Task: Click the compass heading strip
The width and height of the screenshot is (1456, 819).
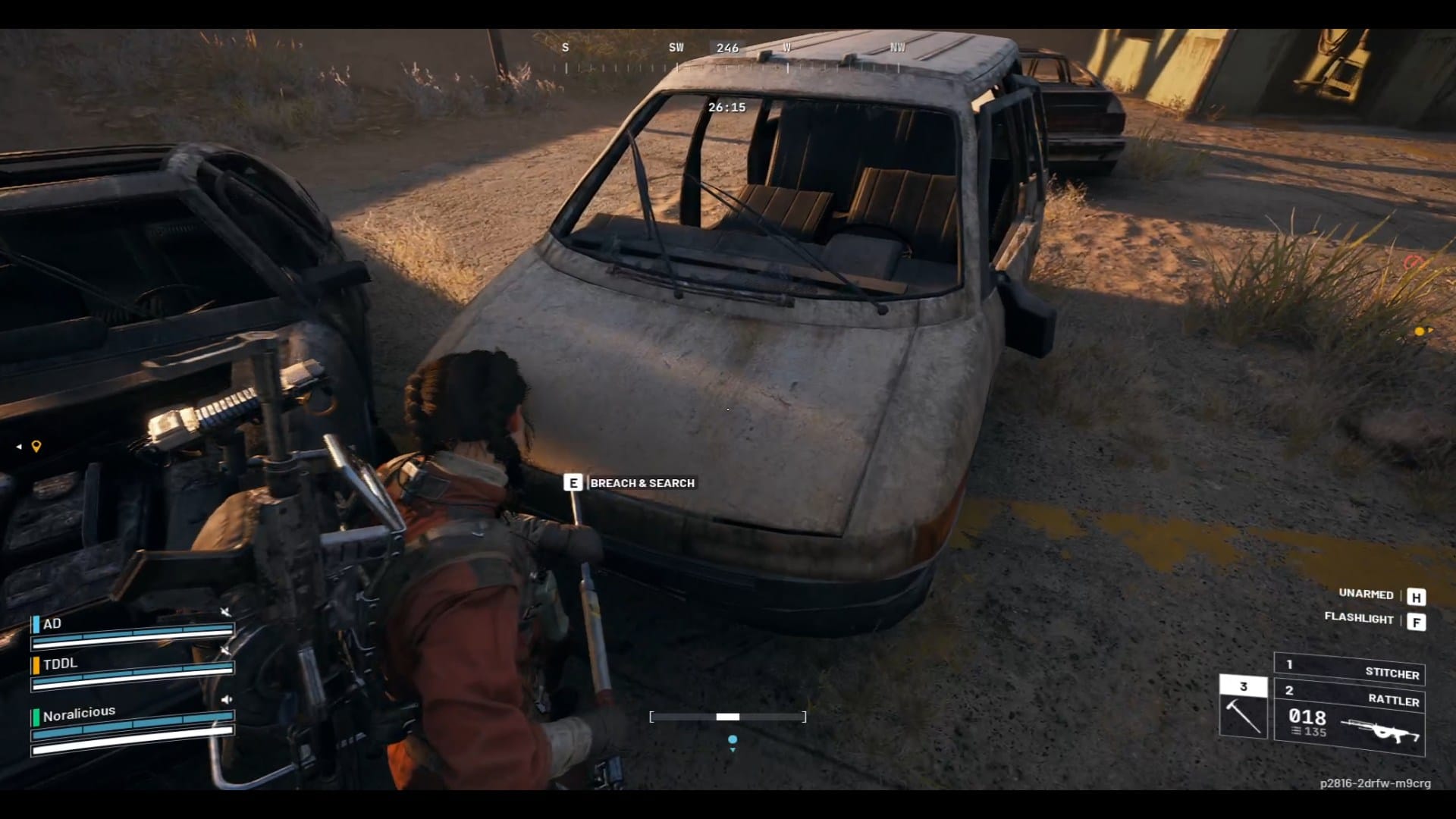Action: pyautogui.click(x=728, y=58)
